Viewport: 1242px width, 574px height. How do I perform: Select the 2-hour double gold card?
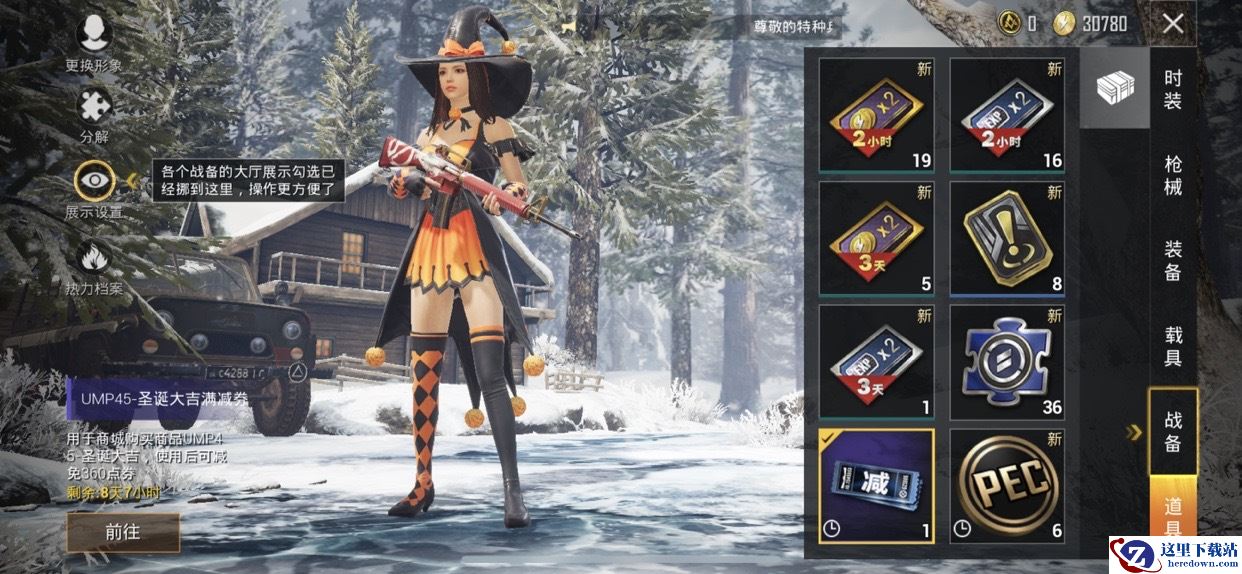coord(876,115)
